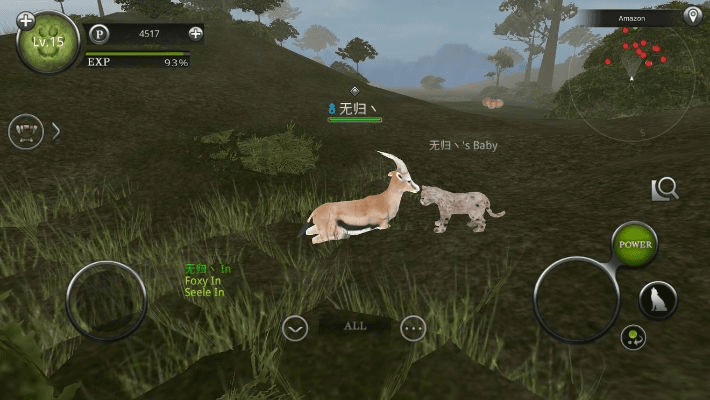
Task: Tap the plus badge on the level paw
Action: [26, 20]
